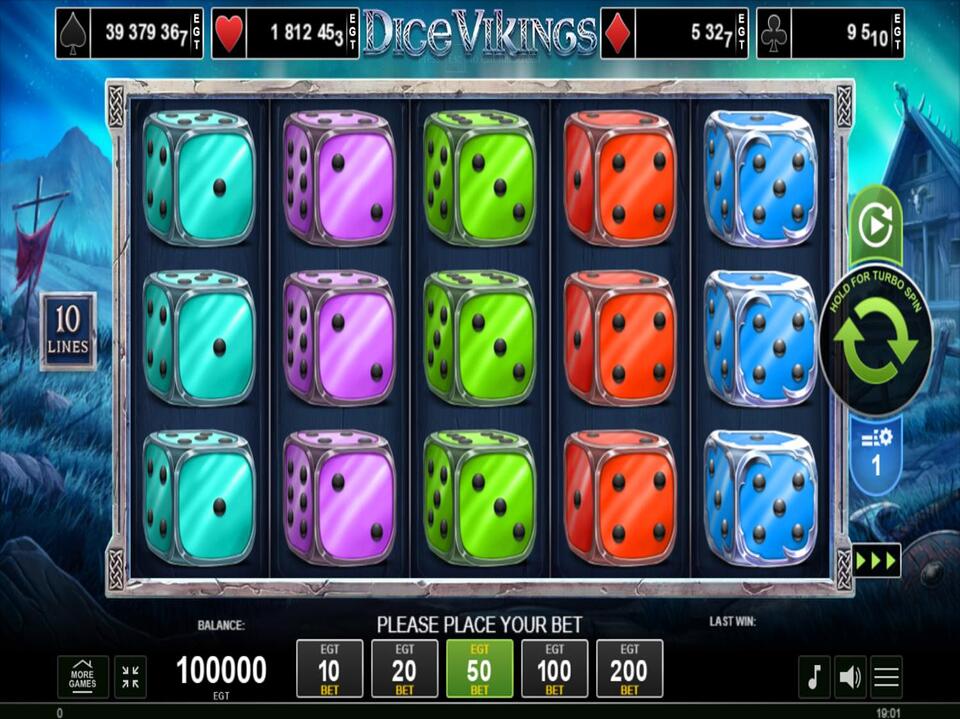
Task: Pick the highlighted 50 EGT bet
Action: coord(479,668)
